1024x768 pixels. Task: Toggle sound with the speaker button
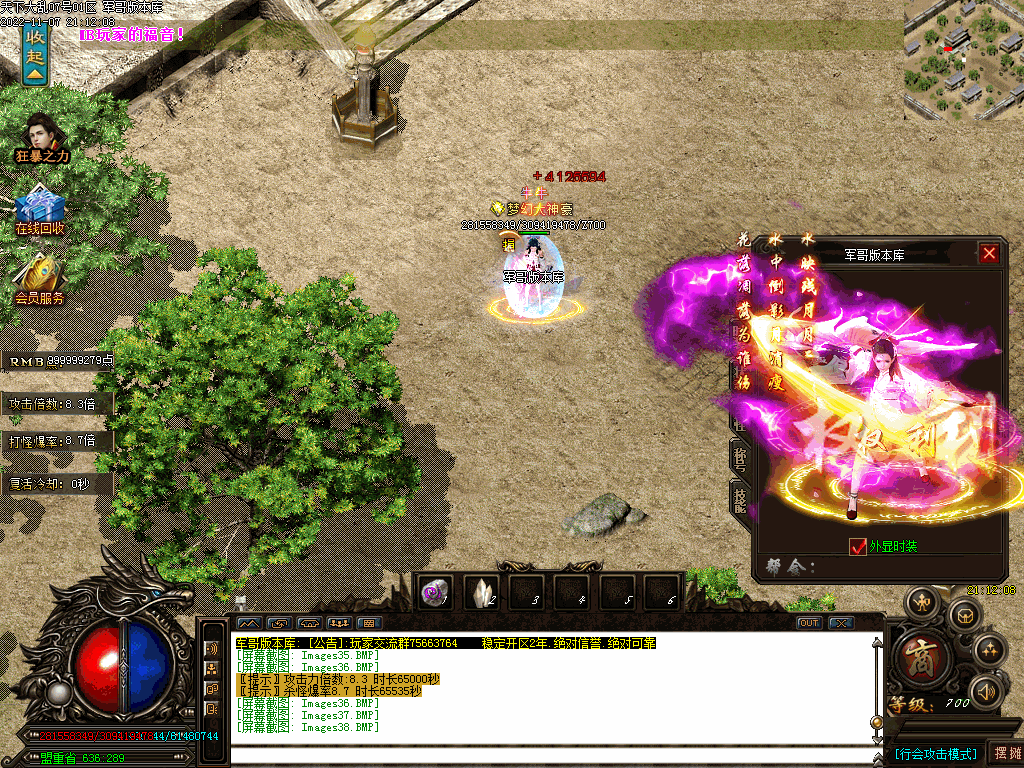pyautogui.click(x=986, y=691)
